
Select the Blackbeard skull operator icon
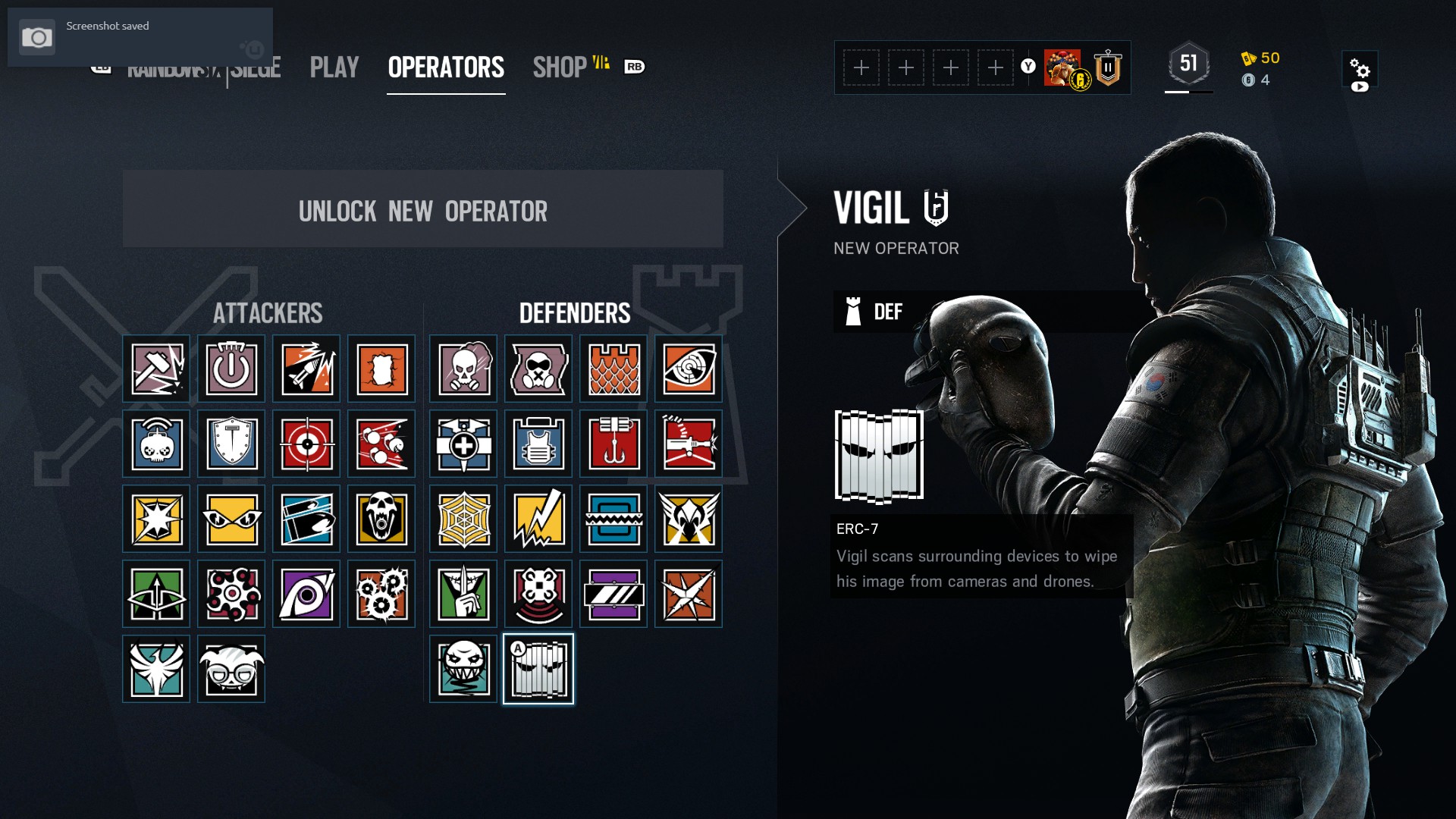click(381, 519)
